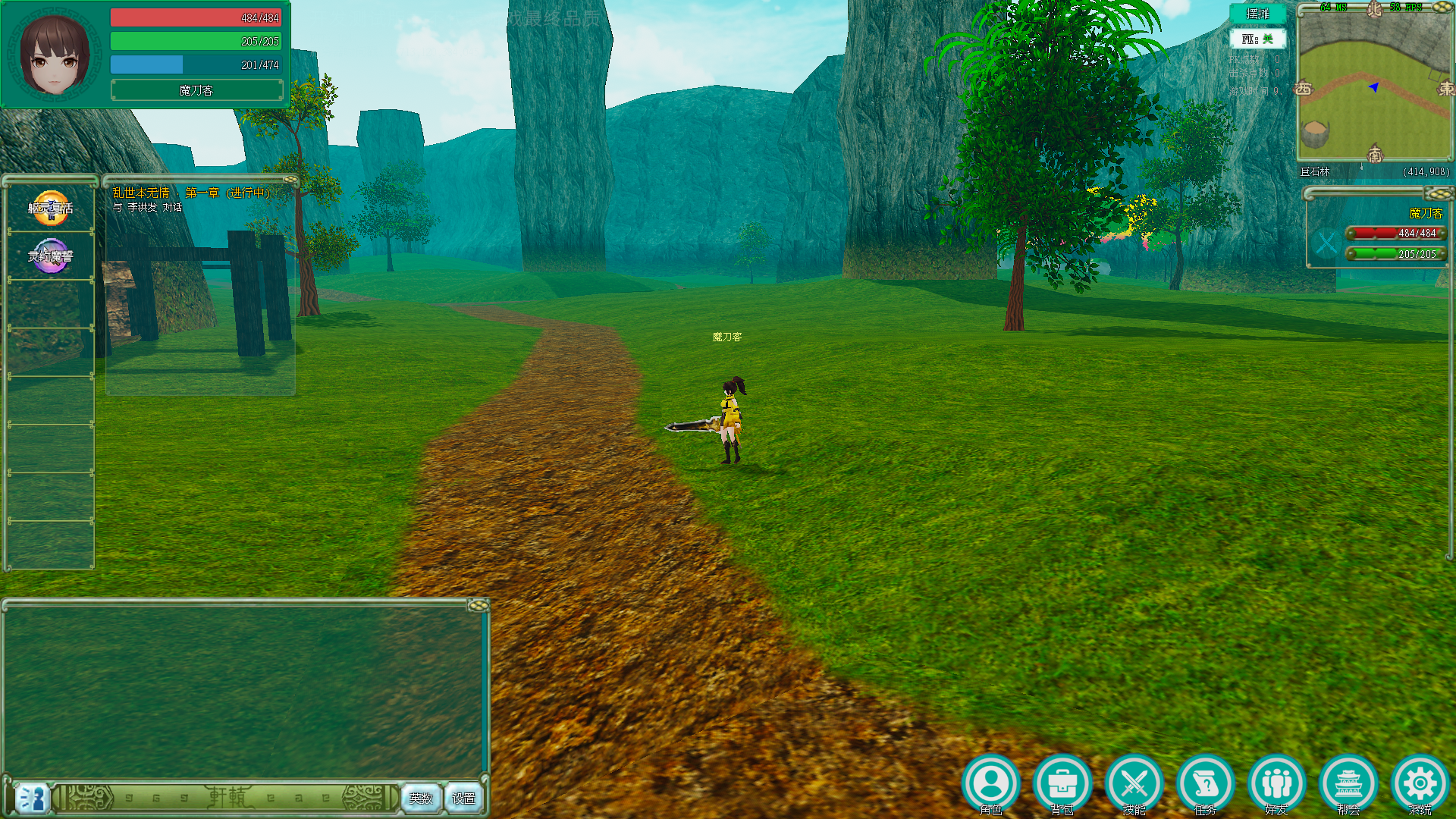This screenshot has width=1456, height=819.
Task: Toggle the PK mode button
Action: point(1257,39)
